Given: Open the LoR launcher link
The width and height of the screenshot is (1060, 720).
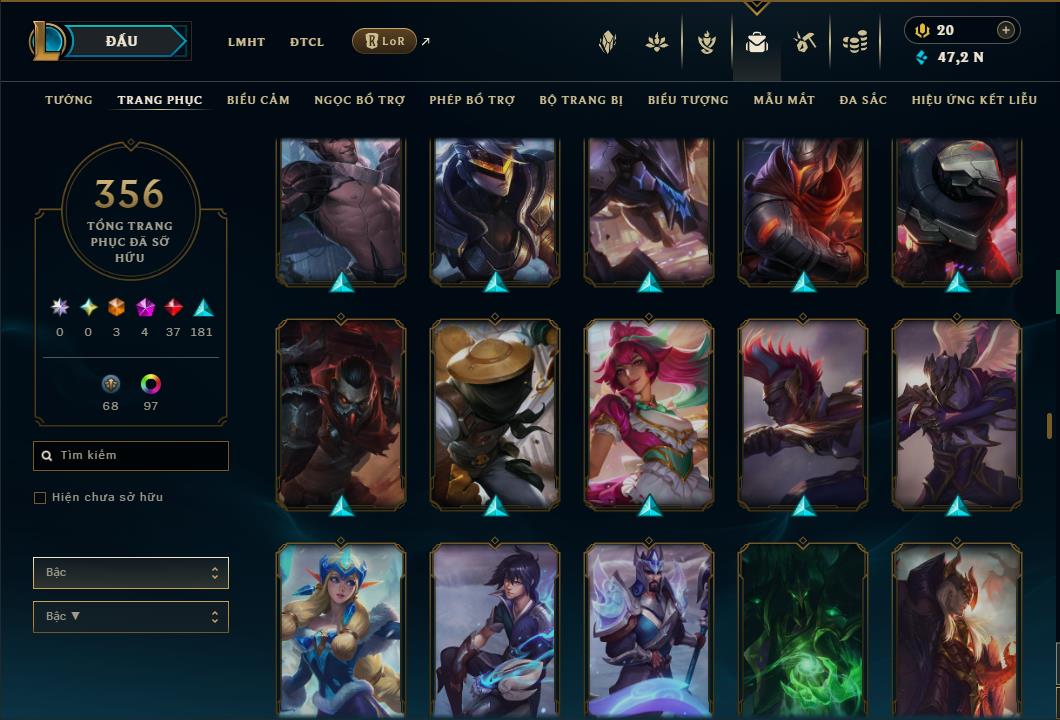Looking at the screenshot, I should click(385, 41).
